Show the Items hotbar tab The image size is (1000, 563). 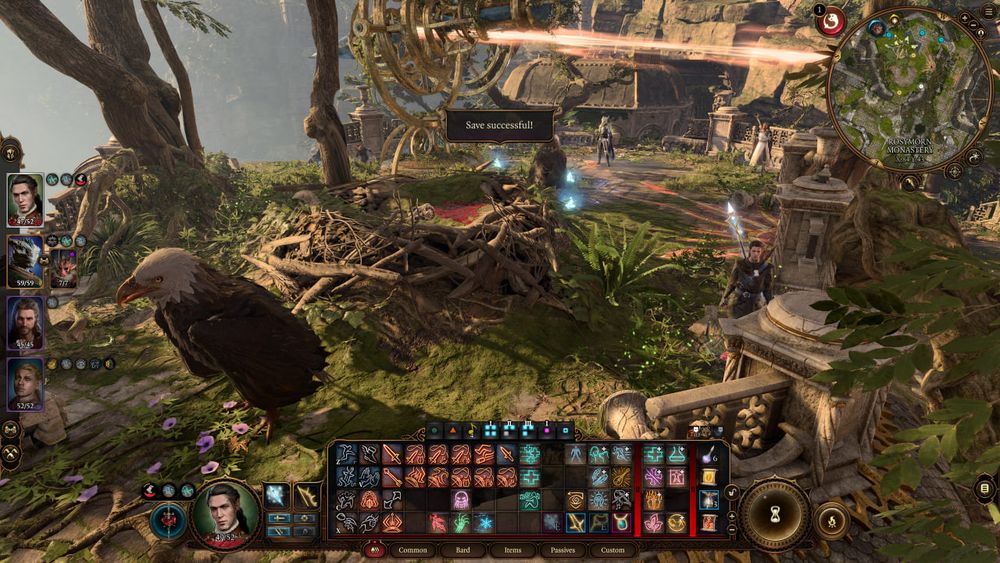[x=513, y=550]
